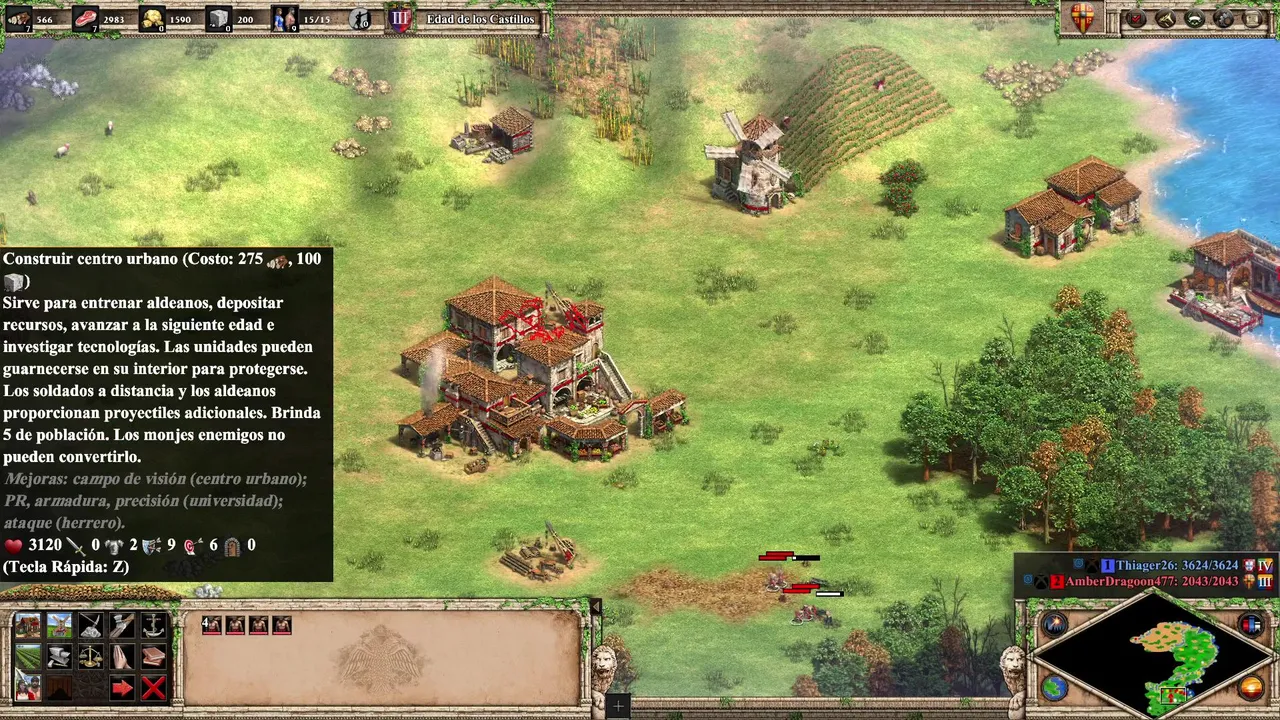Select the mill build icon

coord(59,626)
